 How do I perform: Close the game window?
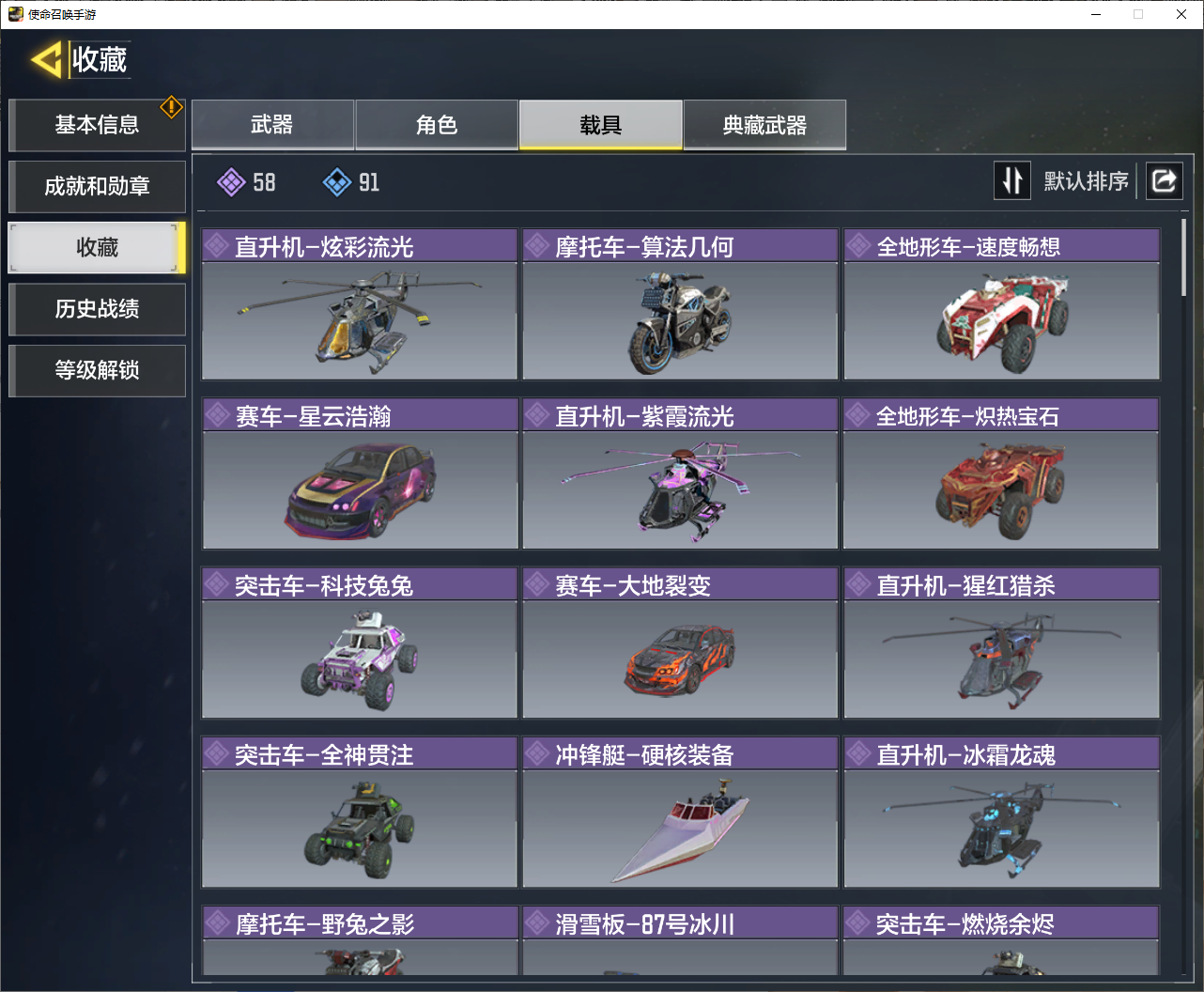1181,14
